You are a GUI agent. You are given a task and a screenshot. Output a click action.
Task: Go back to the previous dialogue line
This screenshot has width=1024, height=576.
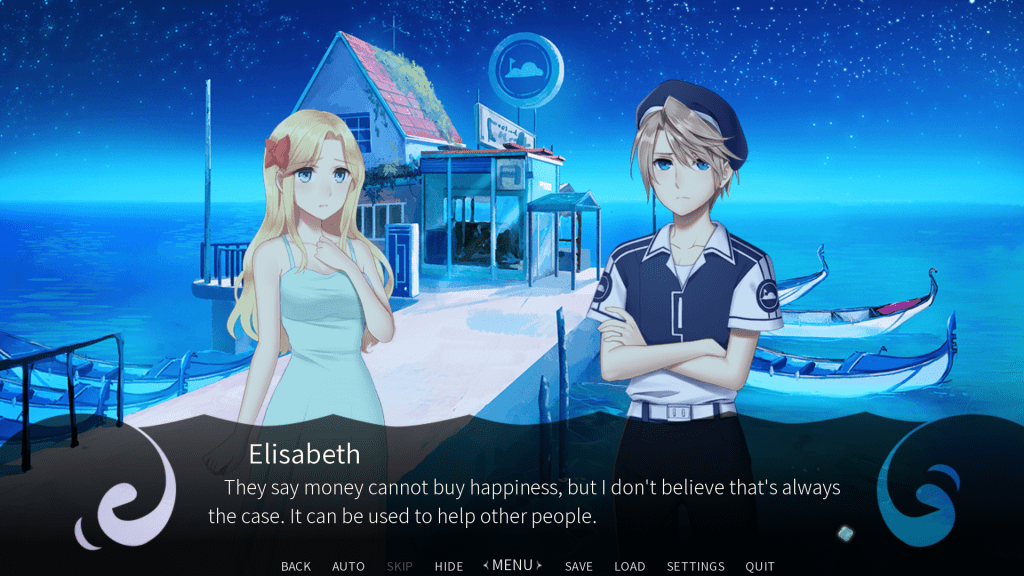(x=296, y=566)
